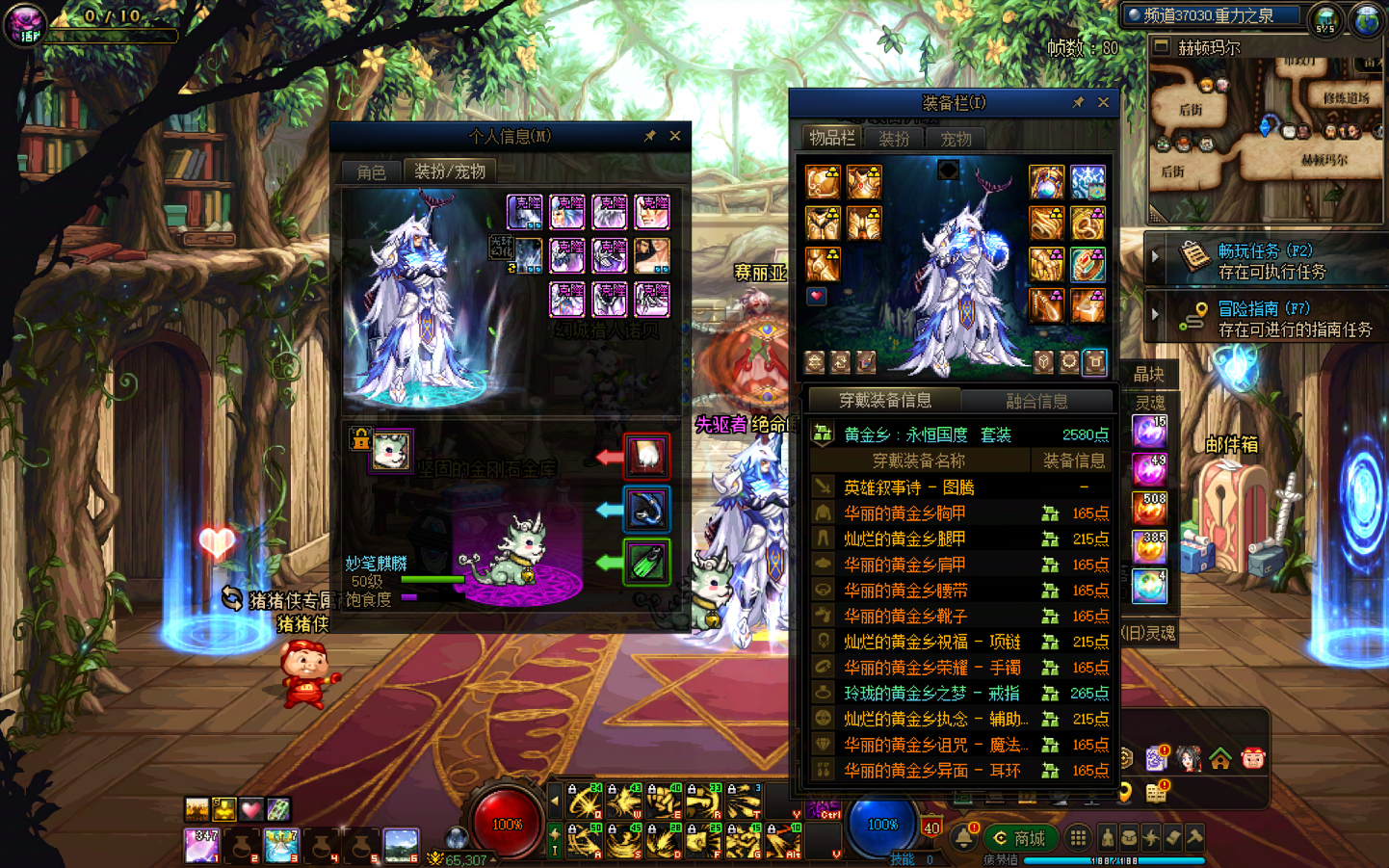Click the 赫顿玛尔 minimap

1266,135
